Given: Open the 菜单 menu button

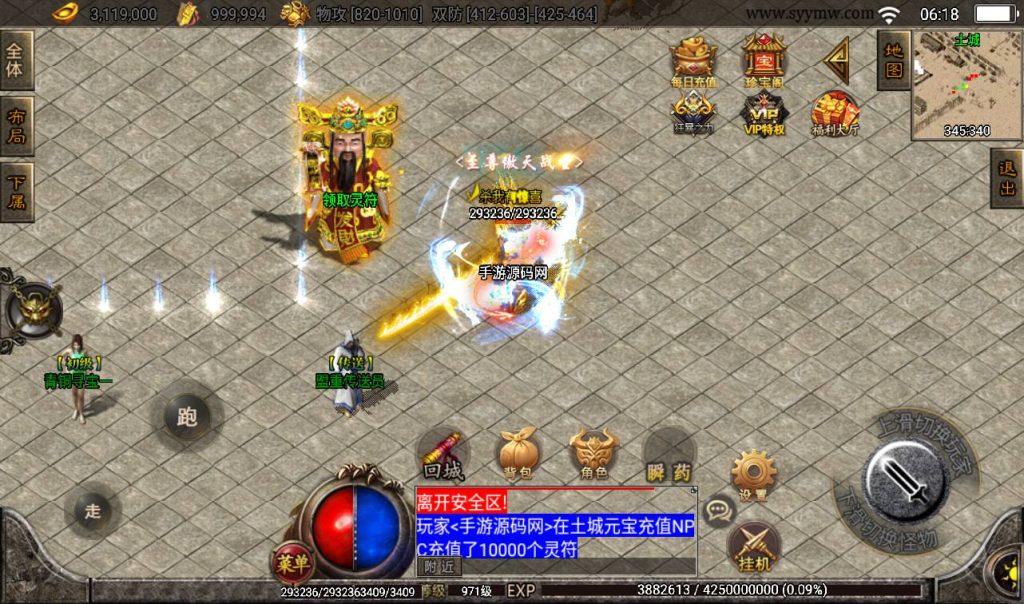Looking at the screenshot, I should [x=291, y=564].
